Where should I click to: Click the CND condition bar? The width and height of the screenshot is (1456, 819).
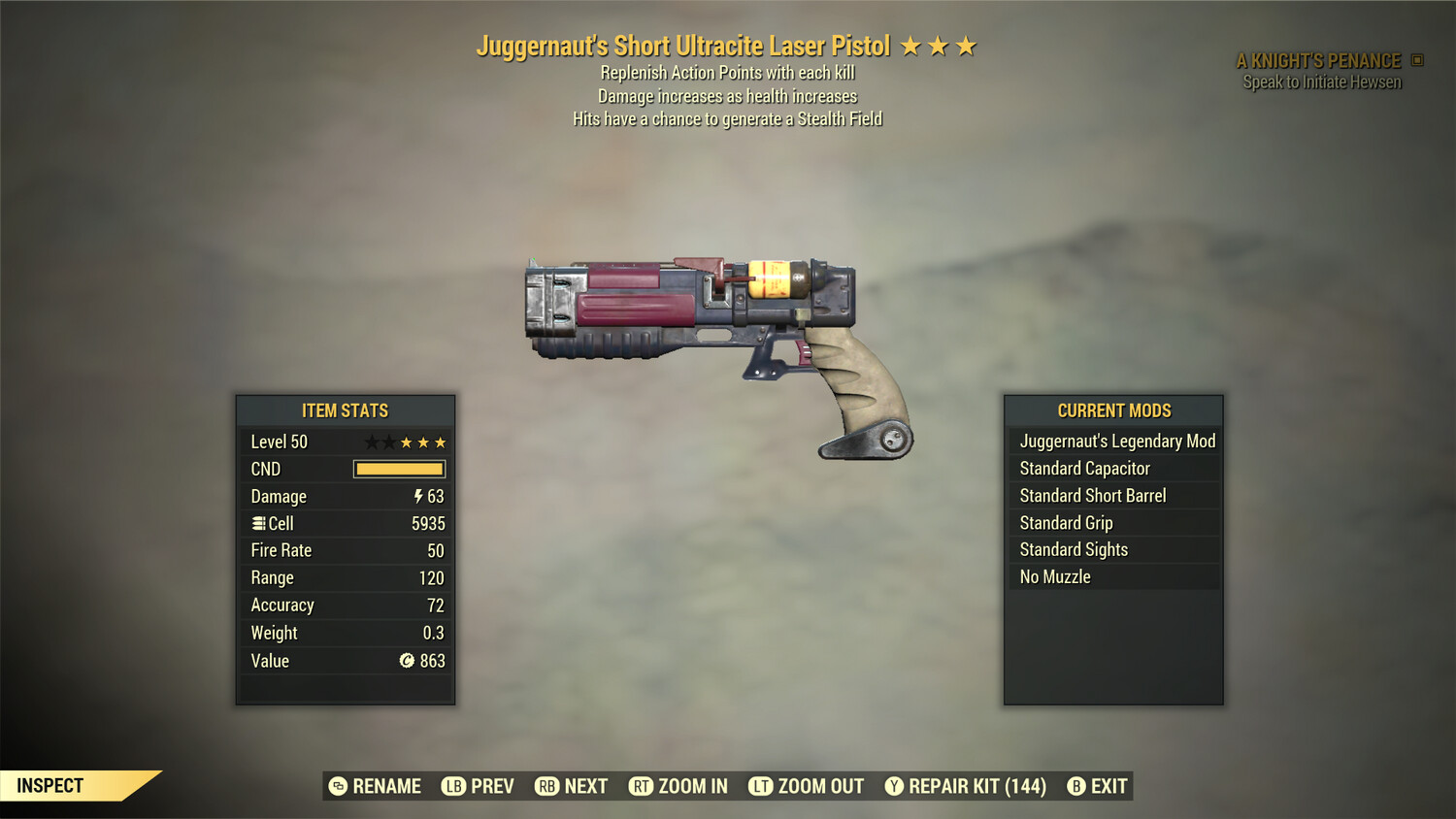399,469
